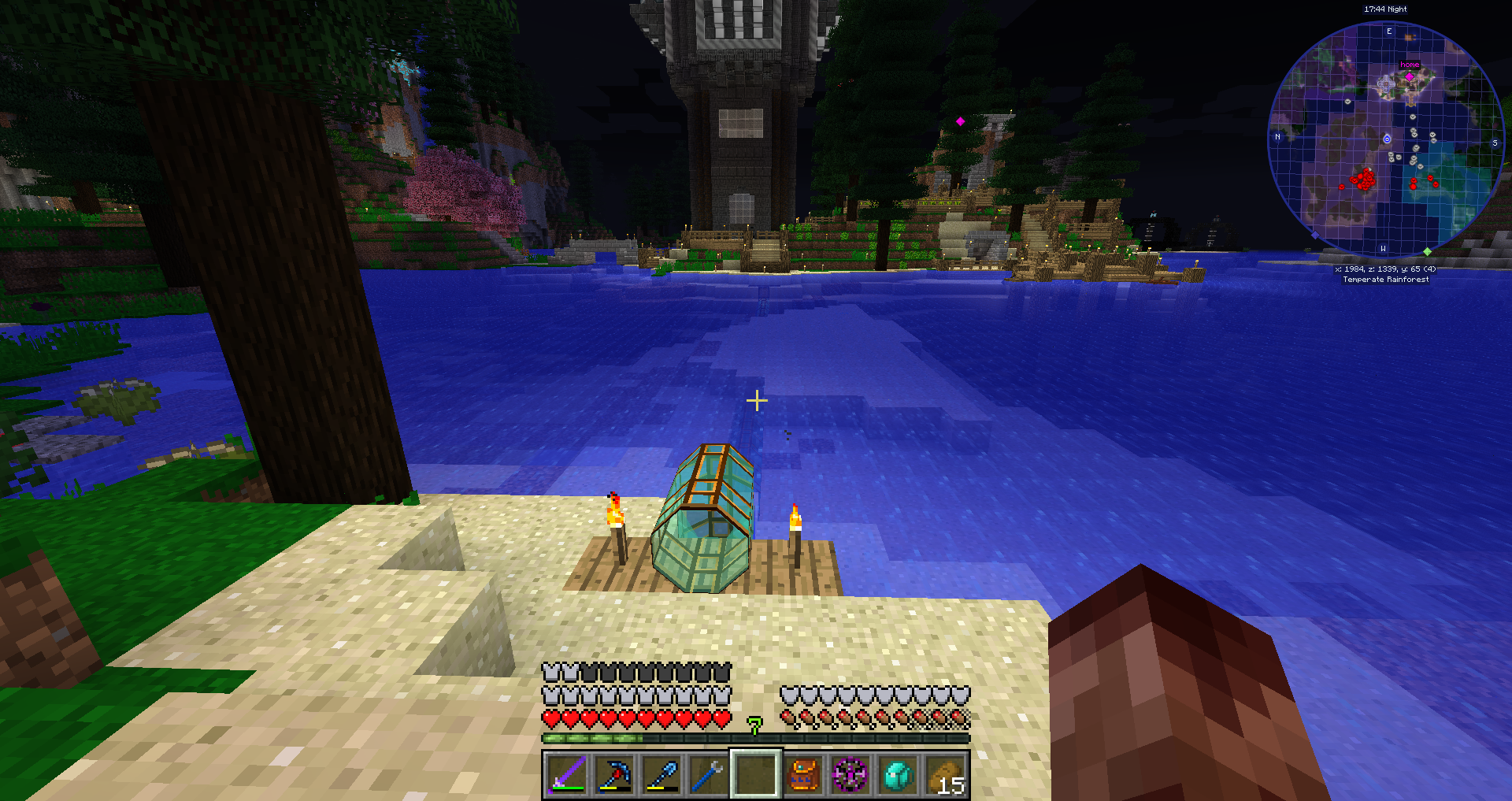Viewport: 1512px width, 801px height.
Task: Click the blue diamond waypoint on minimap edge
Action: point(1314,235)
